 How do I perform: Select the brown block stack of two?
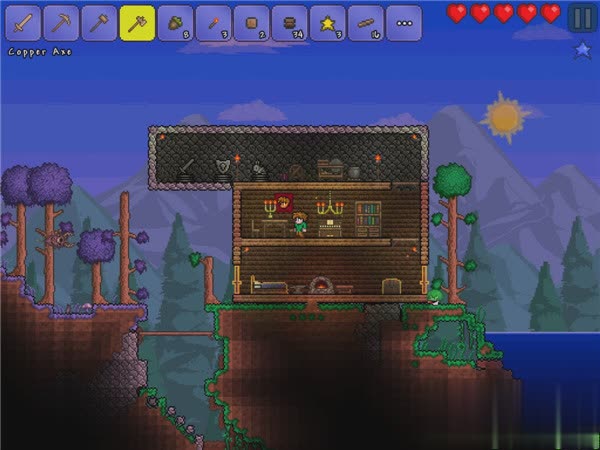click(251, 23)
